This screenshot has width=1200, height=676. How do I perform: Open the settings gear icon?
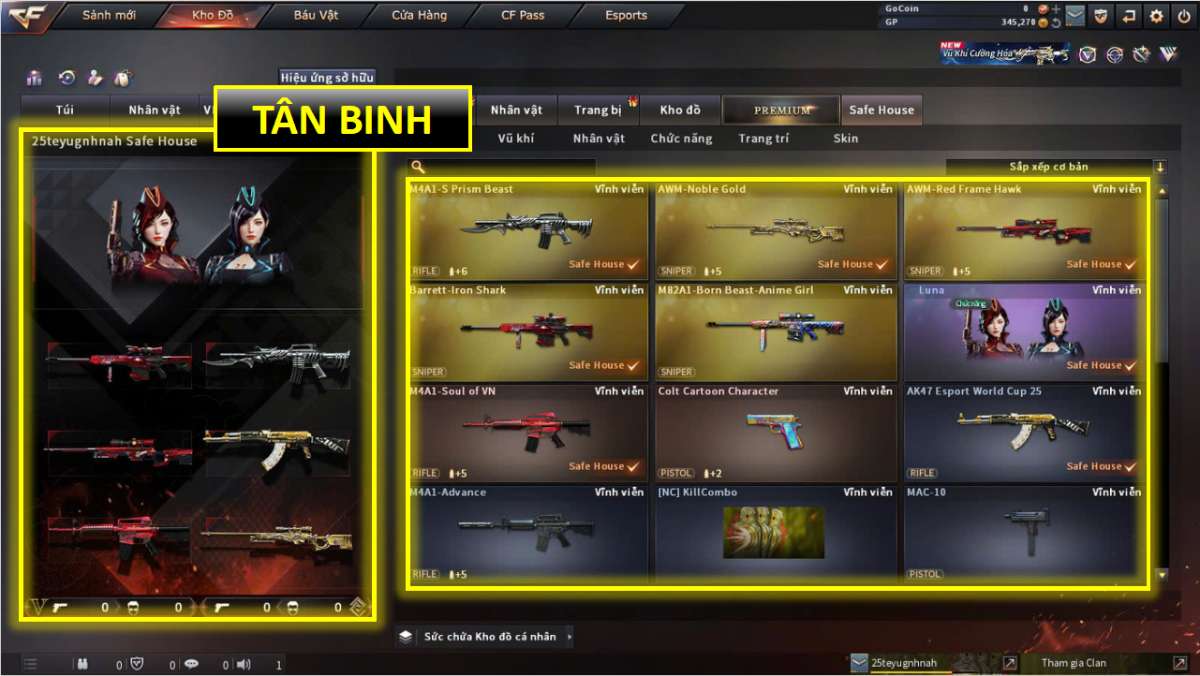[x=1157, y=16]
